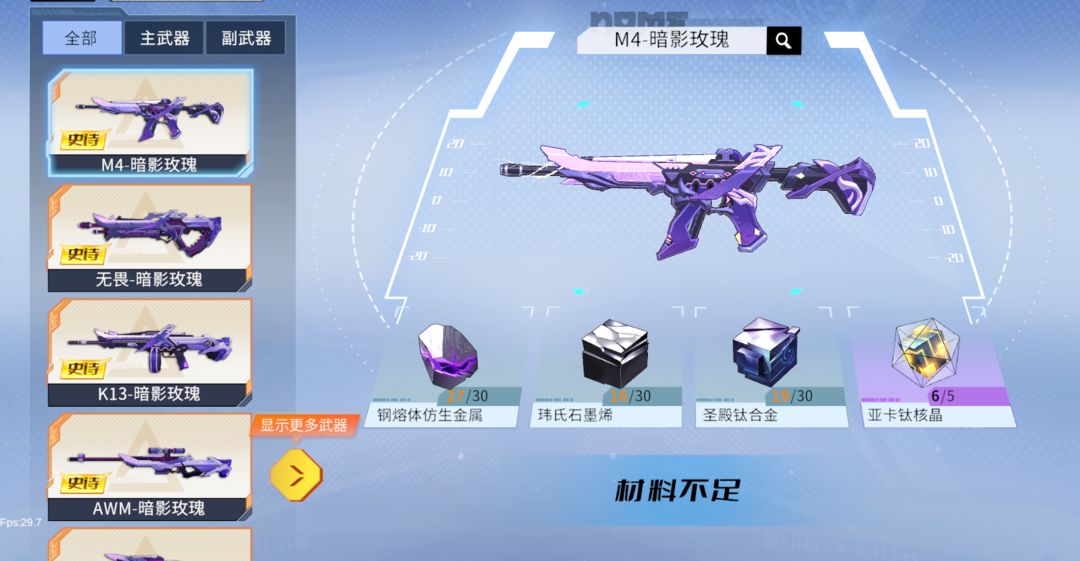Select the M4-暗影玫瑰 weapon card

[150, 122]
